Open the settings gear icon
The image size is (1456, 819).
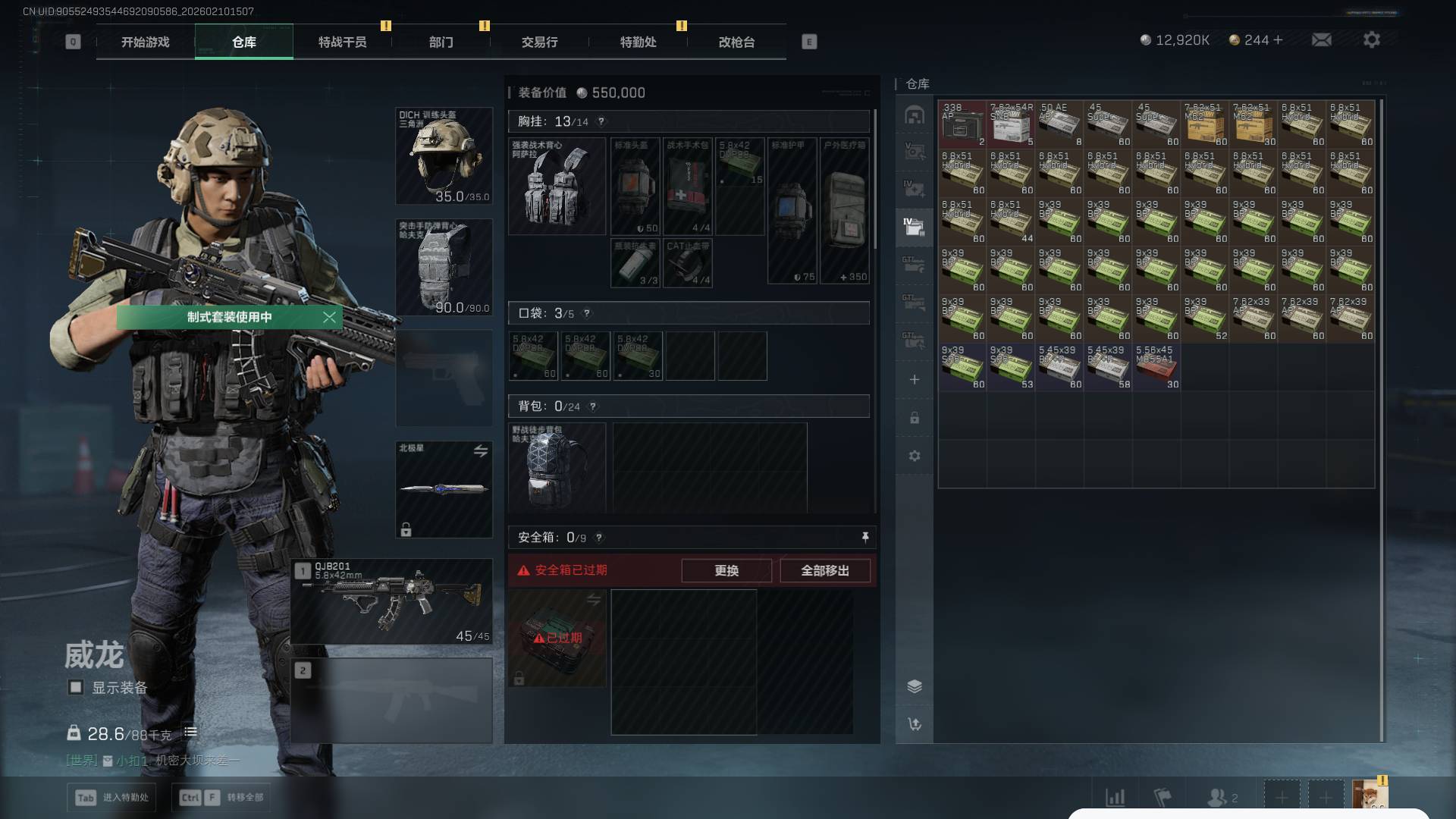pyautogui.click(x=1371, y=39)
